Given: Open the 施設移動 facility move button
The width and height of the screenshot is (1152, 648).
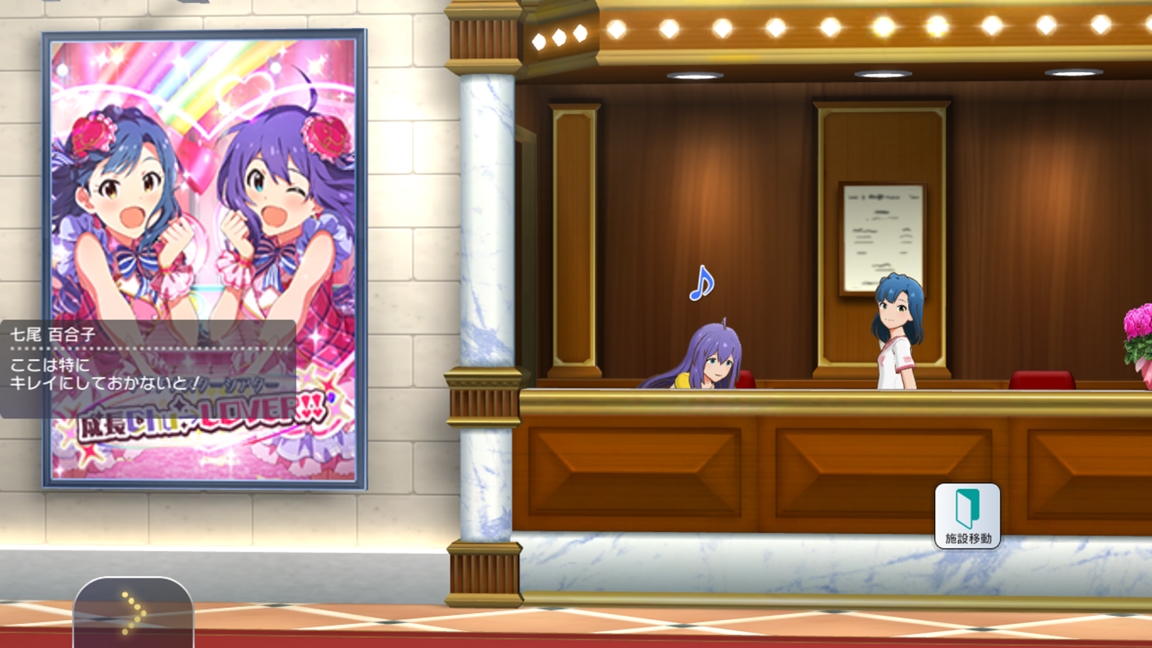Looking at the screenshot, I should click(x=967, y=515).
